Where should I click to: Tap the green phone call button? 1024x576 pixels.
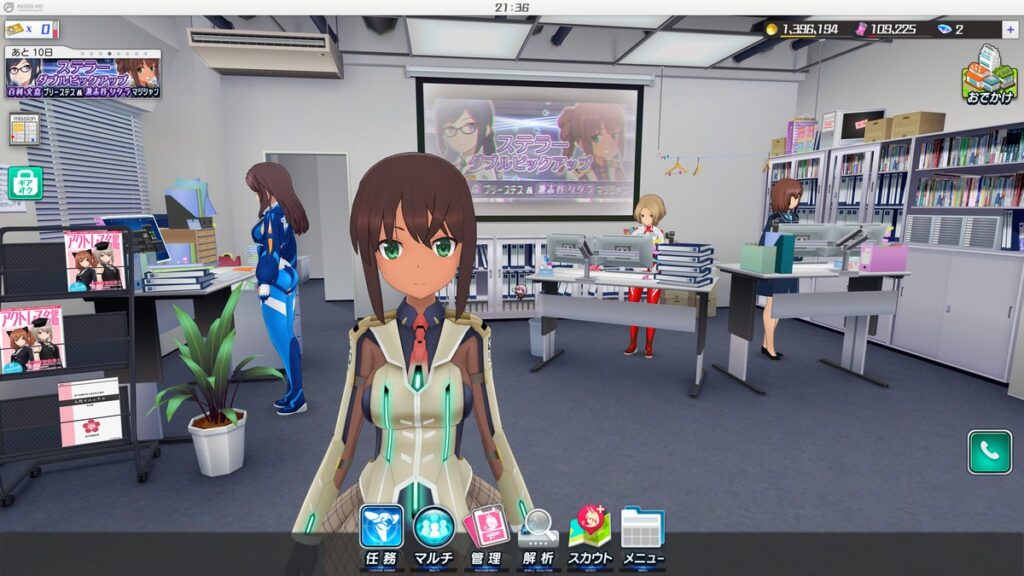click(989, 451)
